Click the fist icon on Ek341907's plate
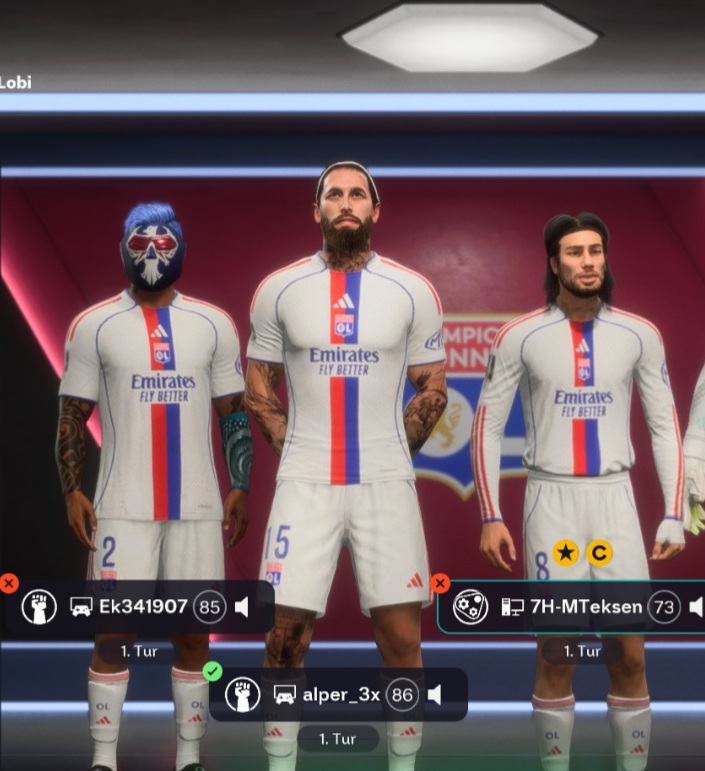 point(39,607)
